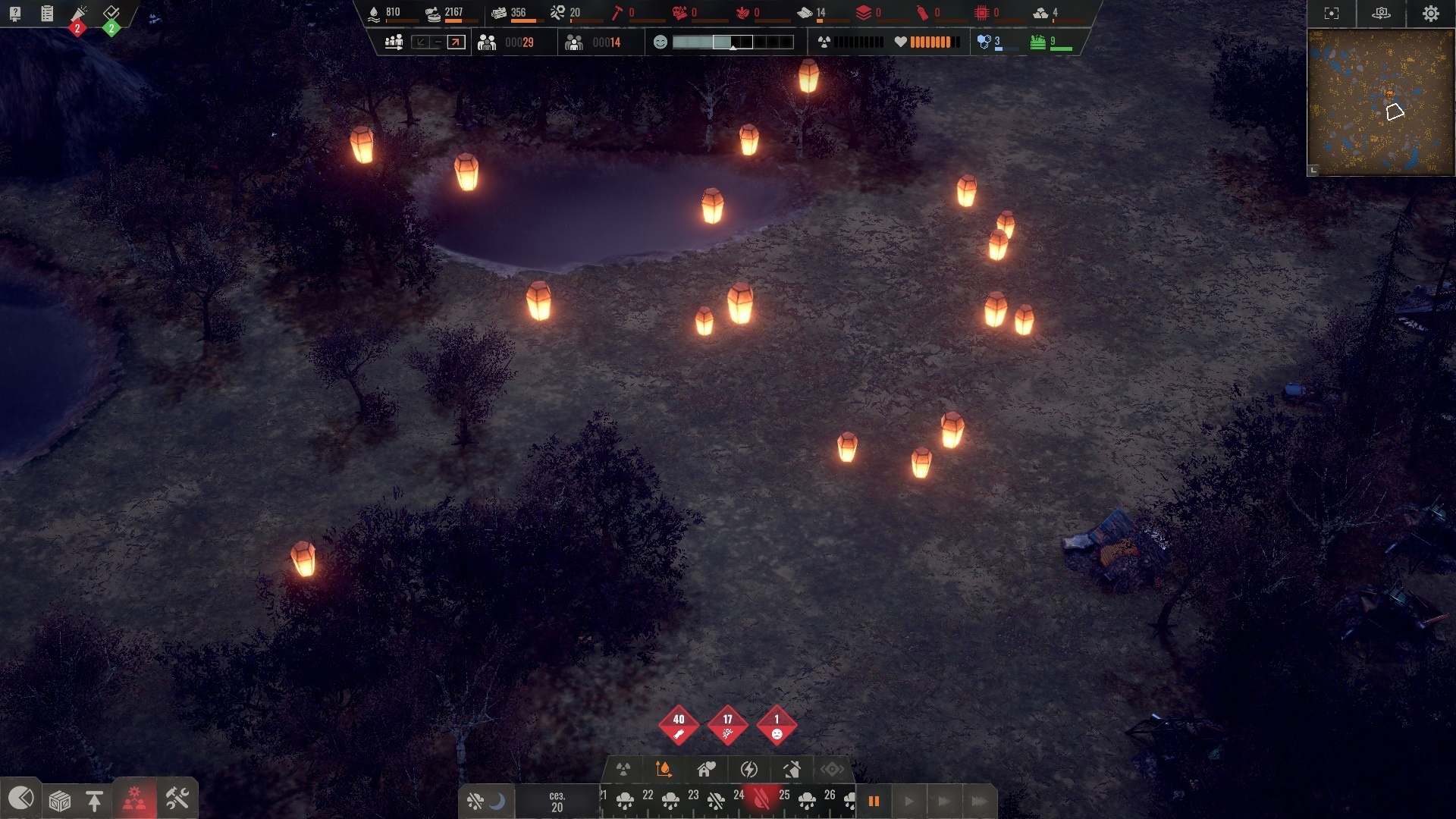The height and width of the screenshot is (819, 1456).
Task: Open the pie chart statistics panel
Action: click(21, 799)
